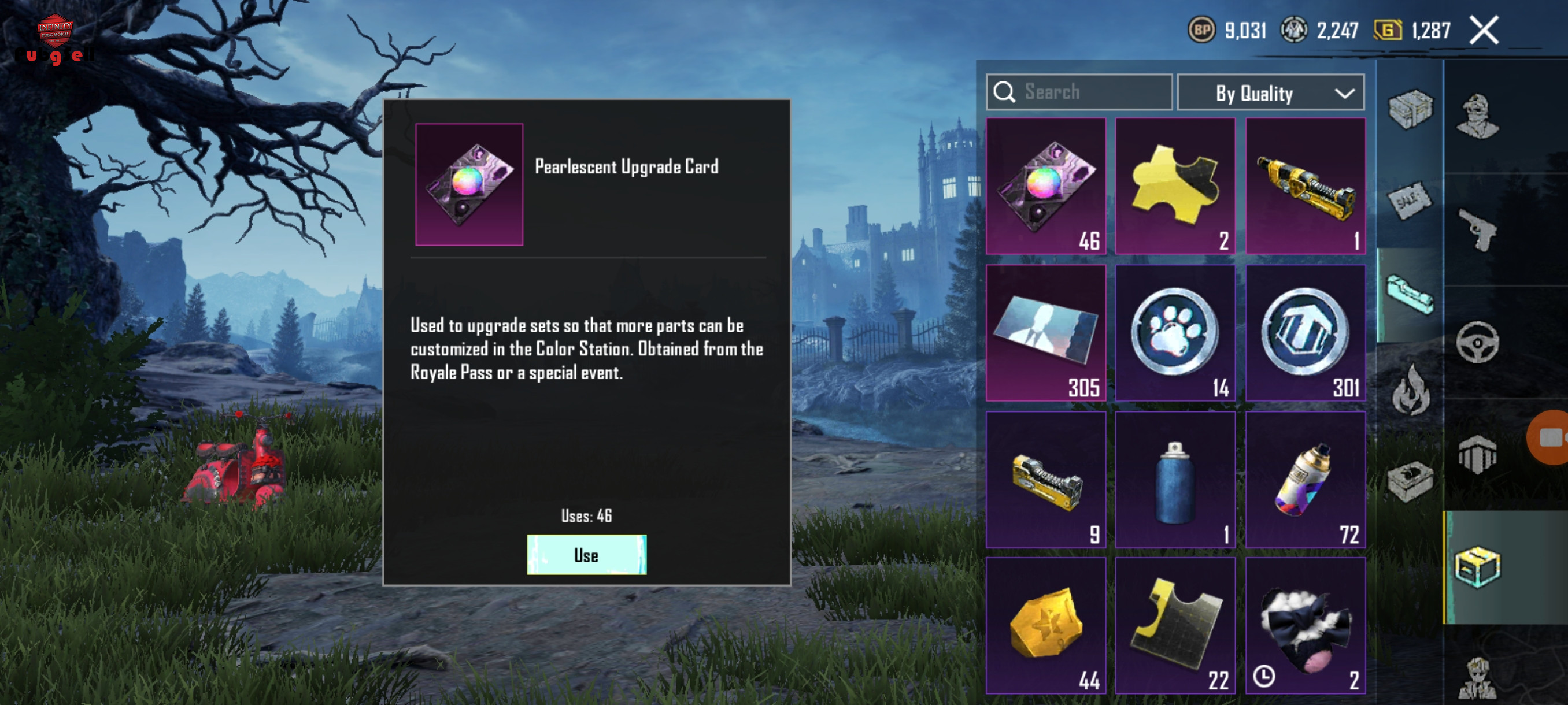Switch to the sale ticket tab
Image resolution: width=1568 pixels, height=705 pixels.
(x=1410, y=201)
